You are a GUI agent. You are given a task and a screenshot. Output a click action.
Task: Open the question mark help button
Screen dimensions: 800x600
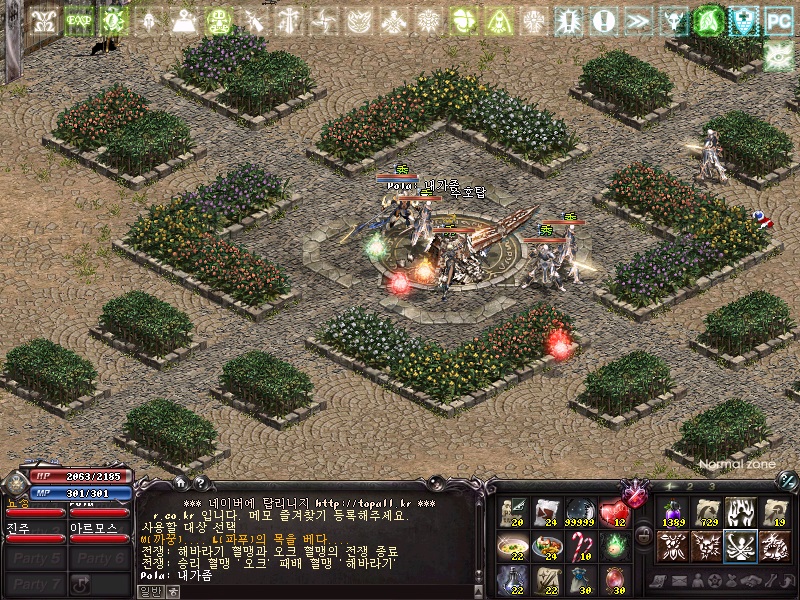pyautogui.click(x=201, y=485)
